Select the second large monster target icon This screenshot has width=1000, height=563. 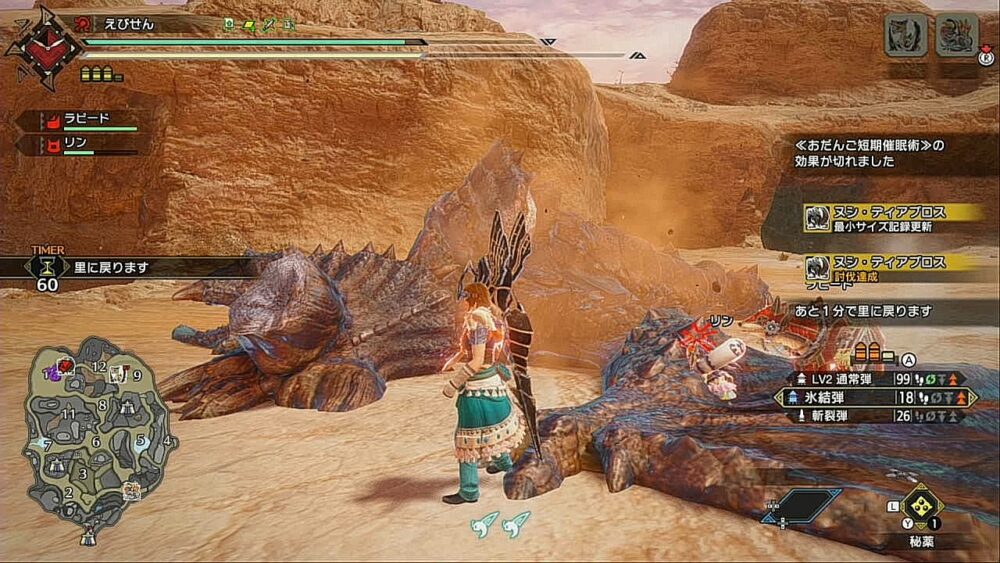point(956,35)
